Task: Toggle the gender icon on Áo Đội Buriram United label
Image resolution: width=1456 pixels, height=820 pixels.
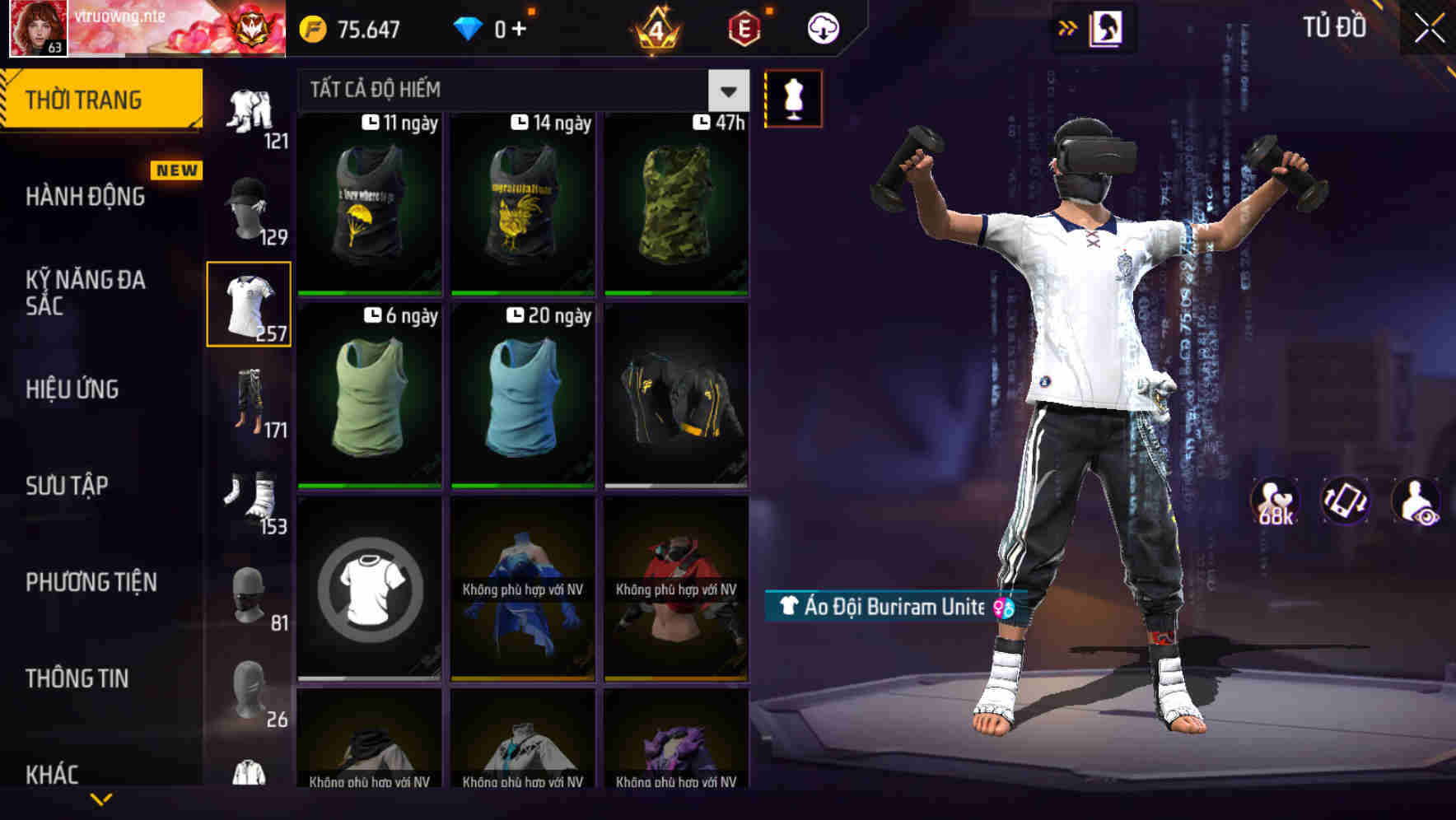Action: click(x=1001, y=608)
